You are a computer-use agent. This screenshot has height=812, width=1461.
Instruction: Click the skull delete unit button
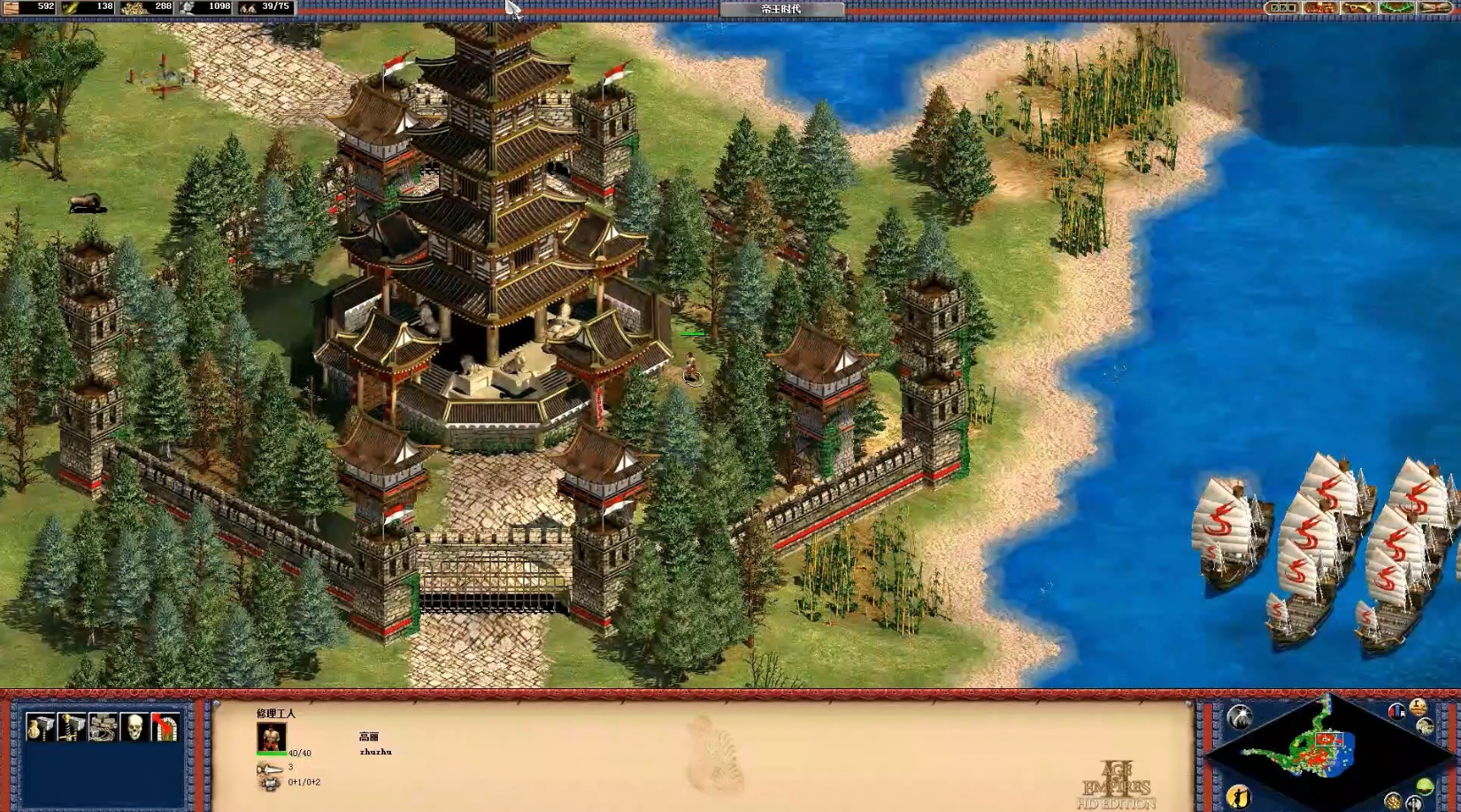pos(134,727)
